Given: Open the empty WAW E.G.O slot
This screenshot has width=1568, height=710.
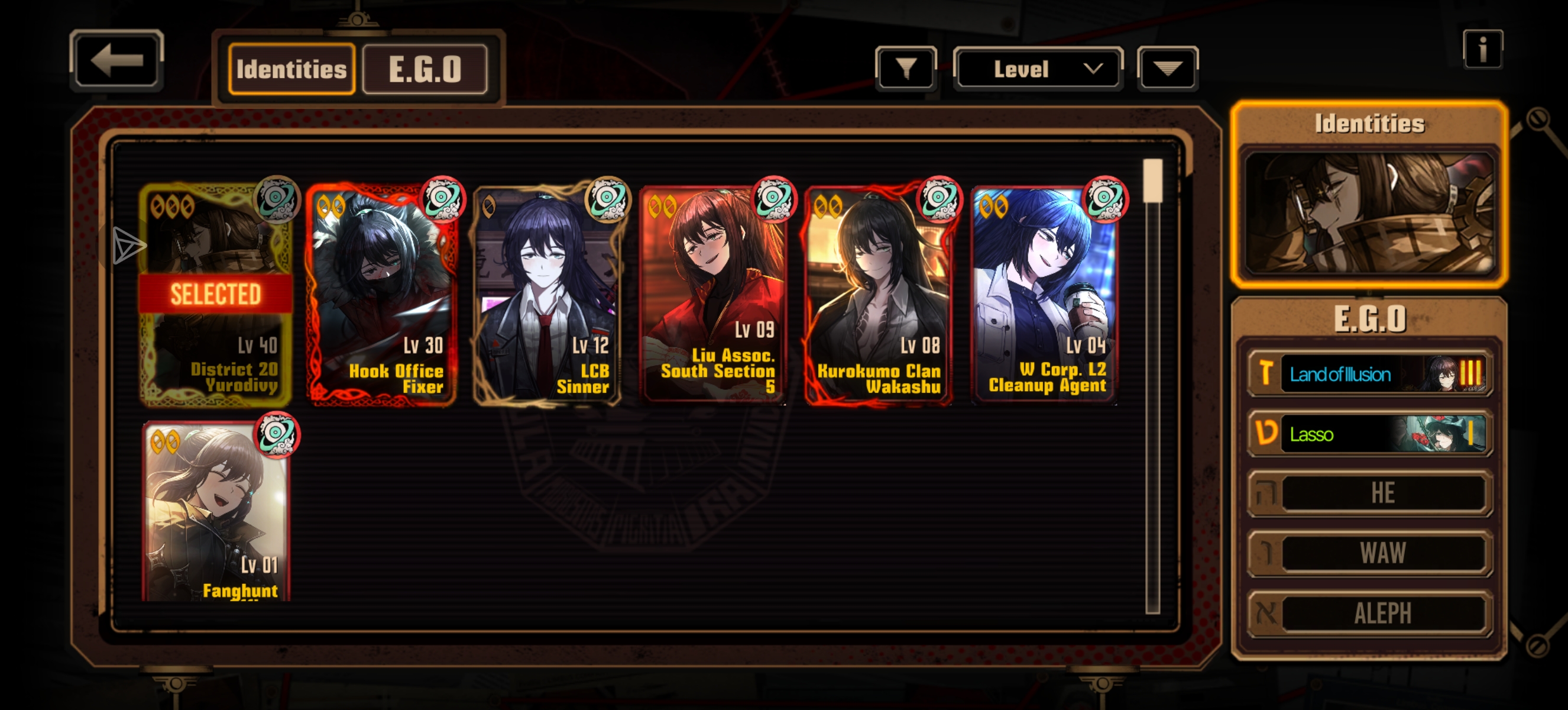Looking at the screenshot, I should click(x=1369, y=553).
